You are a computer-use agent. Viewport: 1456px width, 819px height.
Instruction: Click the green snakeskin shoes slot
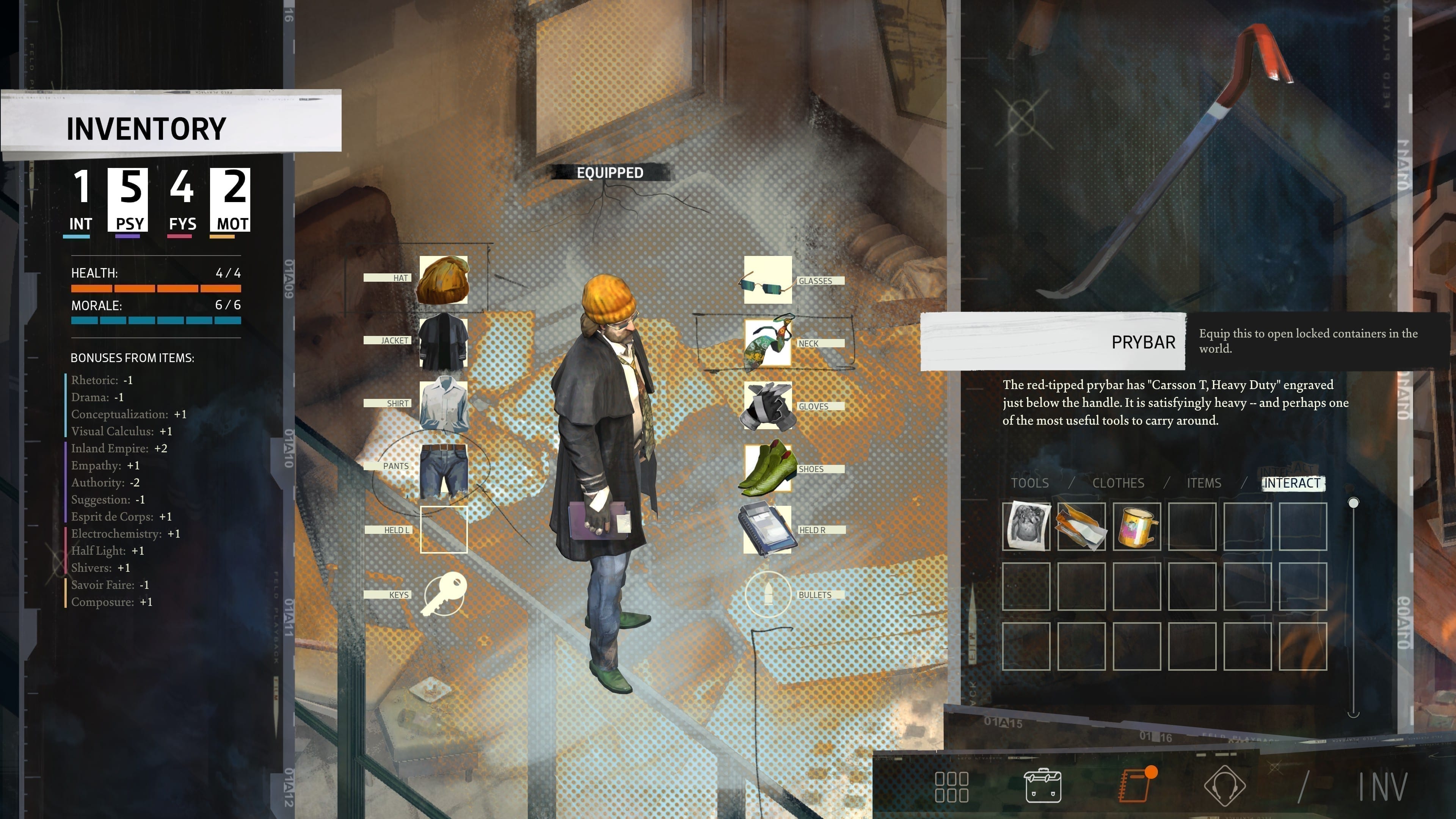(x=767, y=469)
